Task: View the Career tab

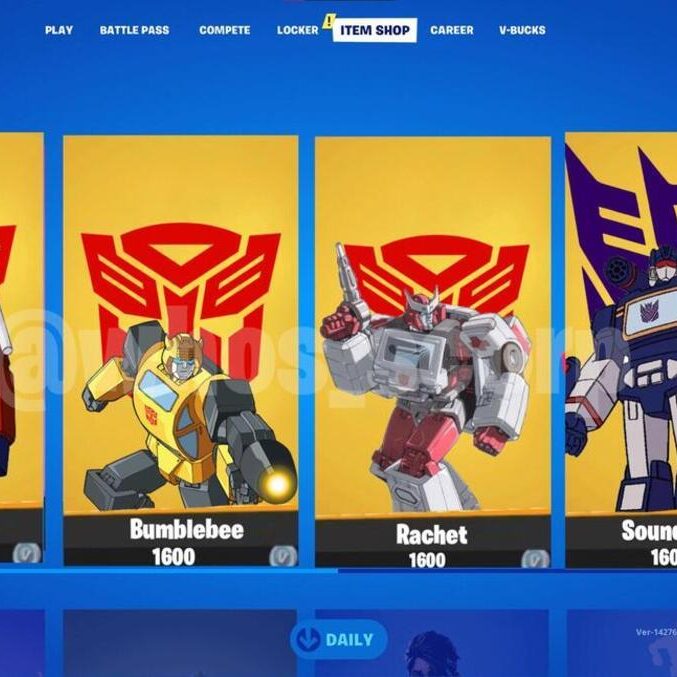Action: click(x=452, y=30)
